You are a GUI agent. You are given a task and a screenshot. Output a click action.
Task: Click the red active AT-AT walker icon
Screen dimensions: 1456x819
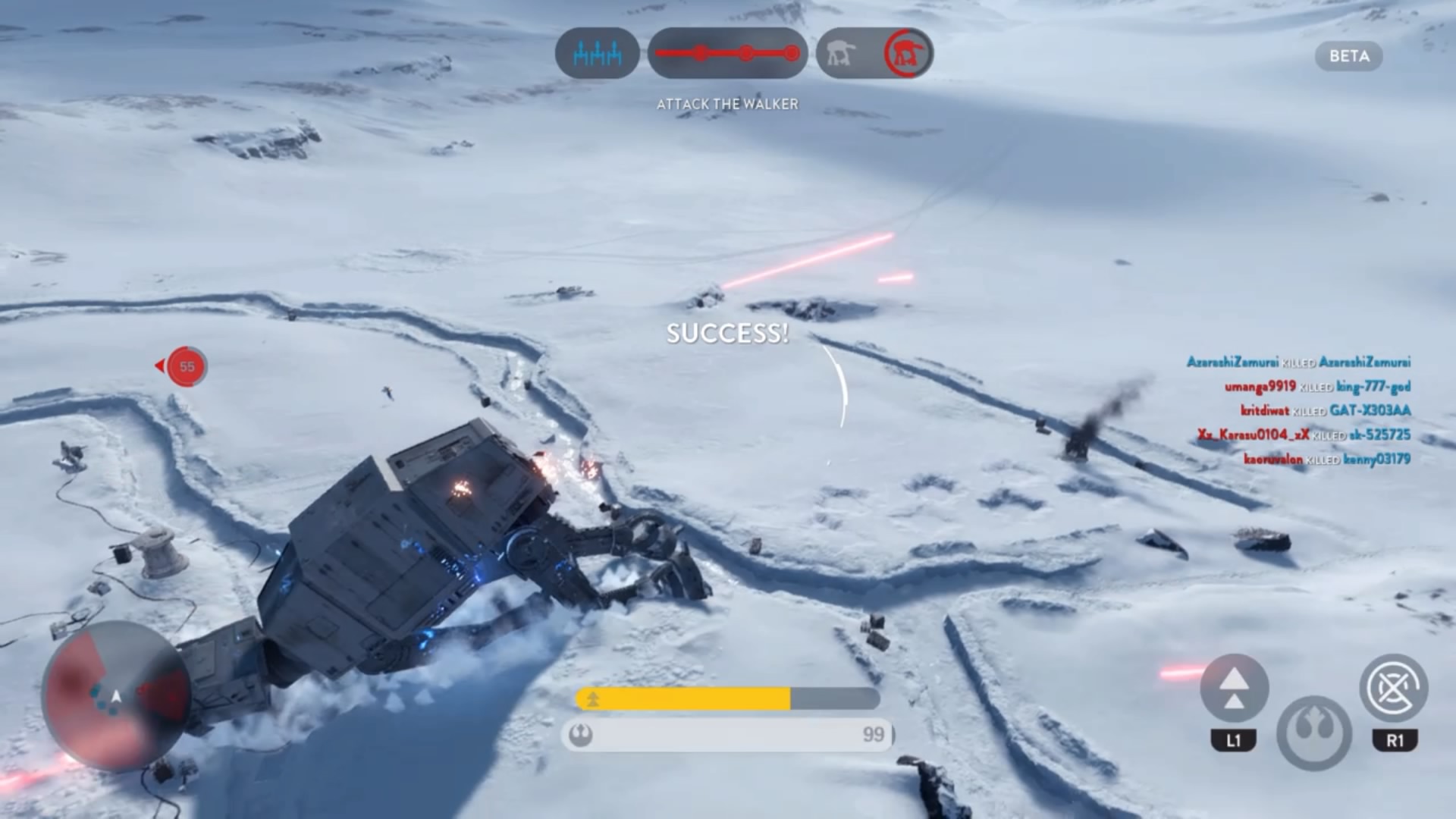pos(908,54)
